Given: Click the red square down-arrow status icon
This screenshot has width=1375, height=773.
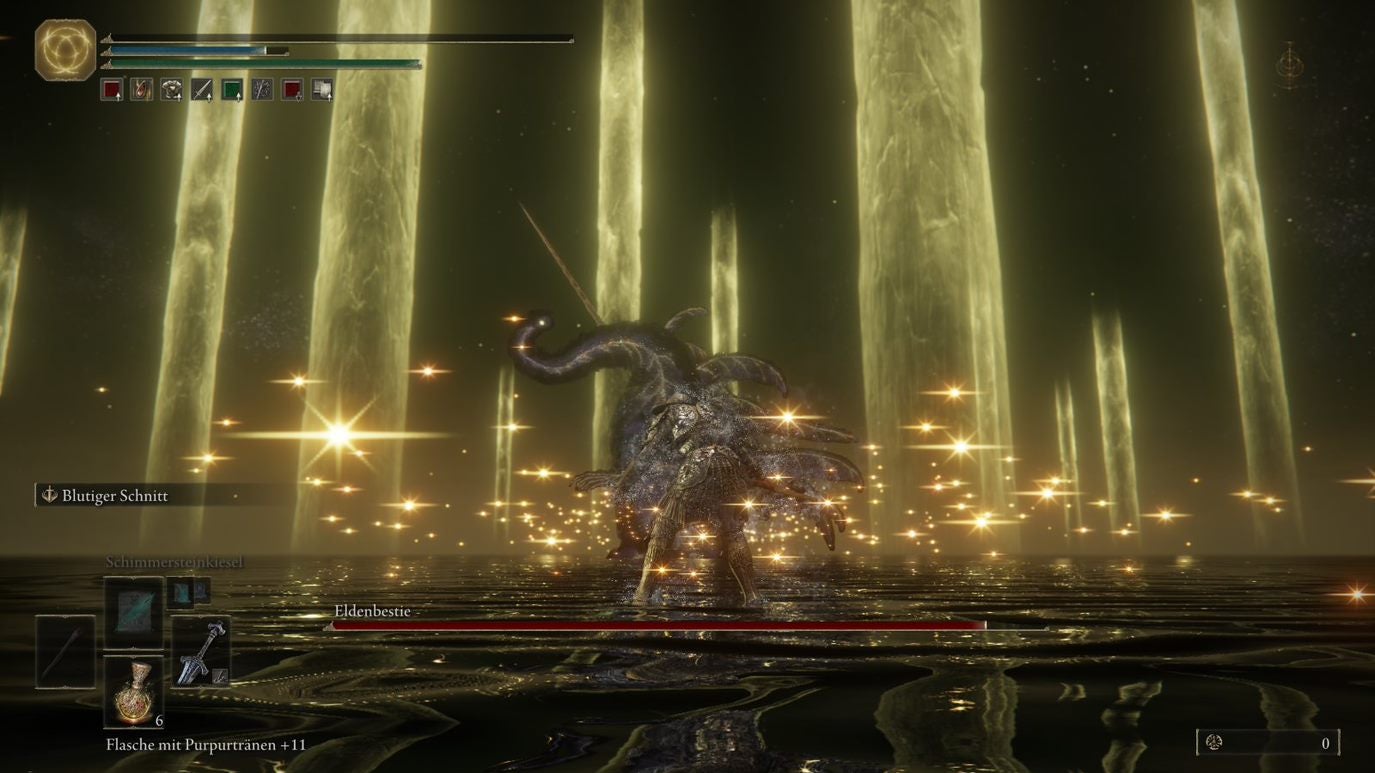Looking at the screenshot, I should click(292, 90).
